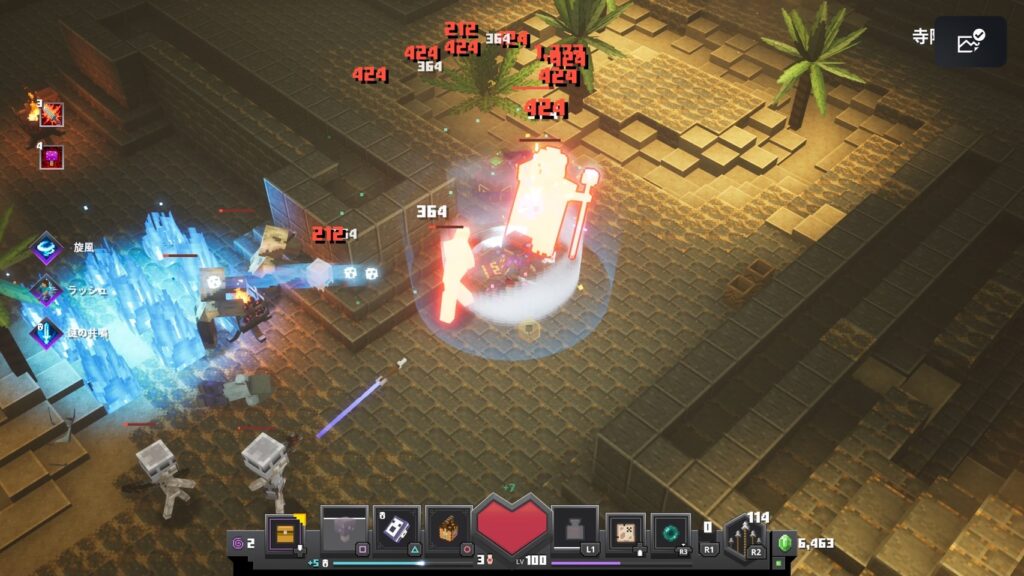Activate the greyed-out artifact on cooldown

click(x=343, y=528)
